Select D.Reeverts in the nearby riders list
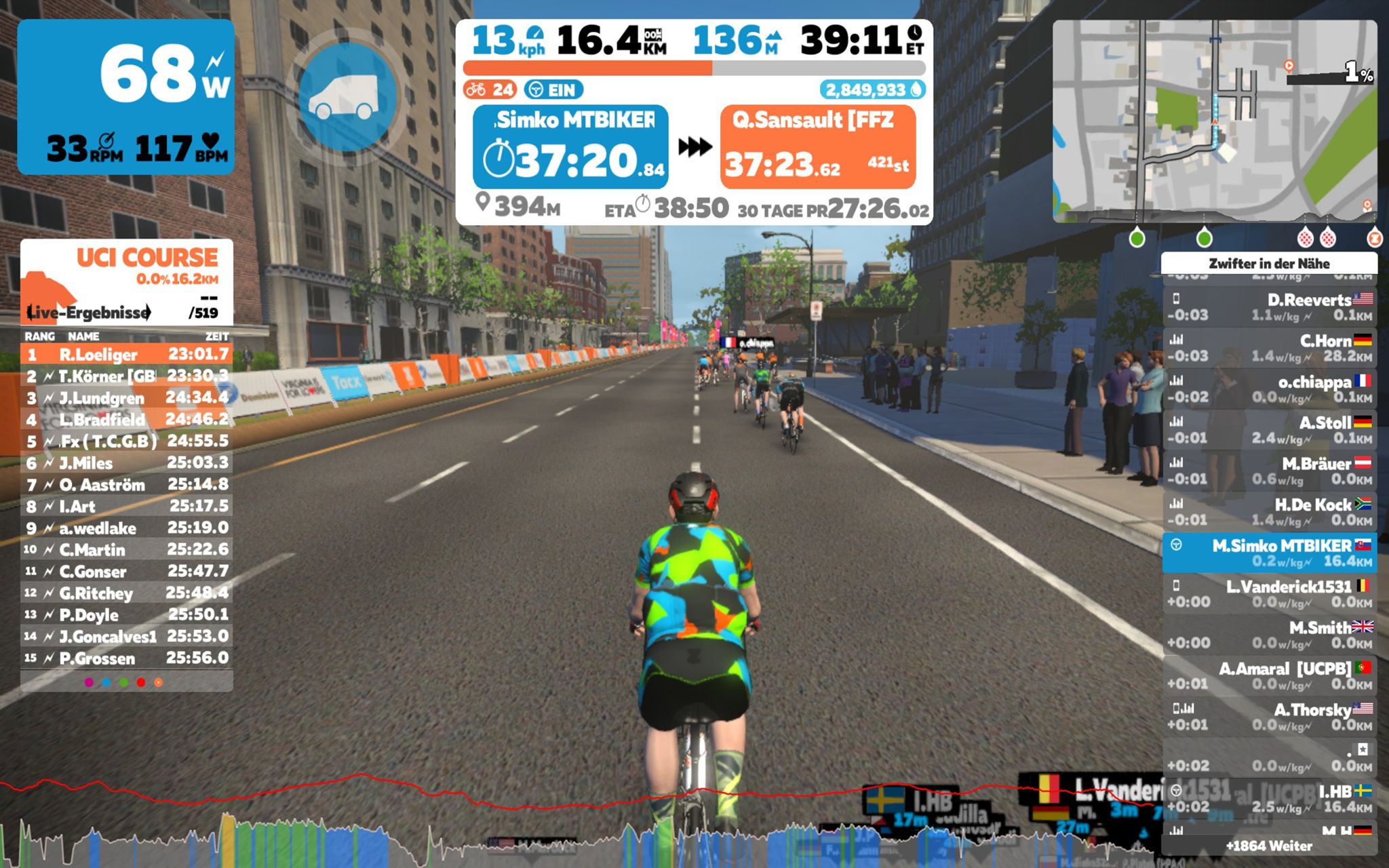The width and height of the screenshot is (1389, 868). click(1268, 307)
